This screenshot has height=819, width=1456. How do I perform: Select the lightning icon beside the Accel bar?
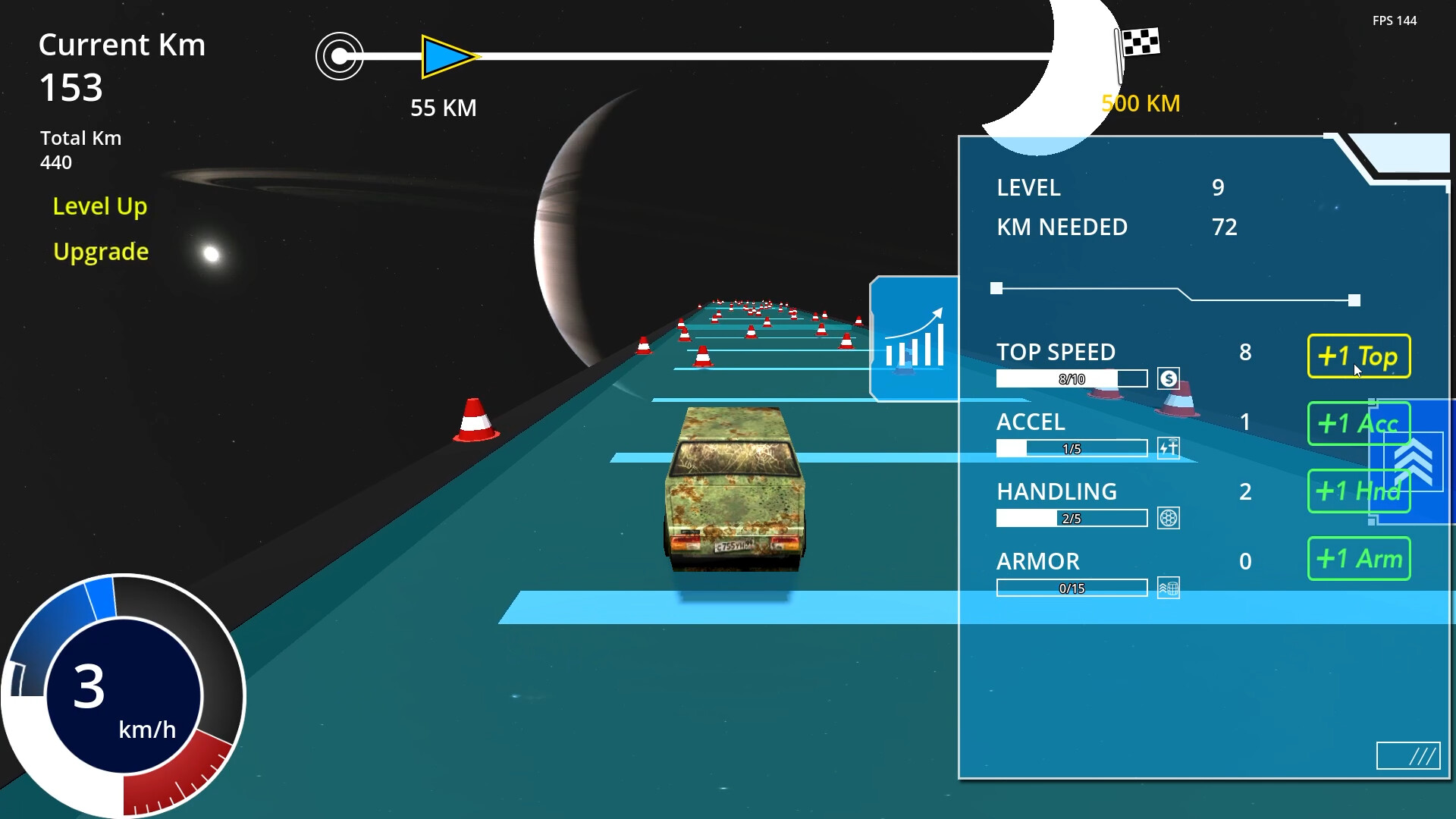(1168, 447)
